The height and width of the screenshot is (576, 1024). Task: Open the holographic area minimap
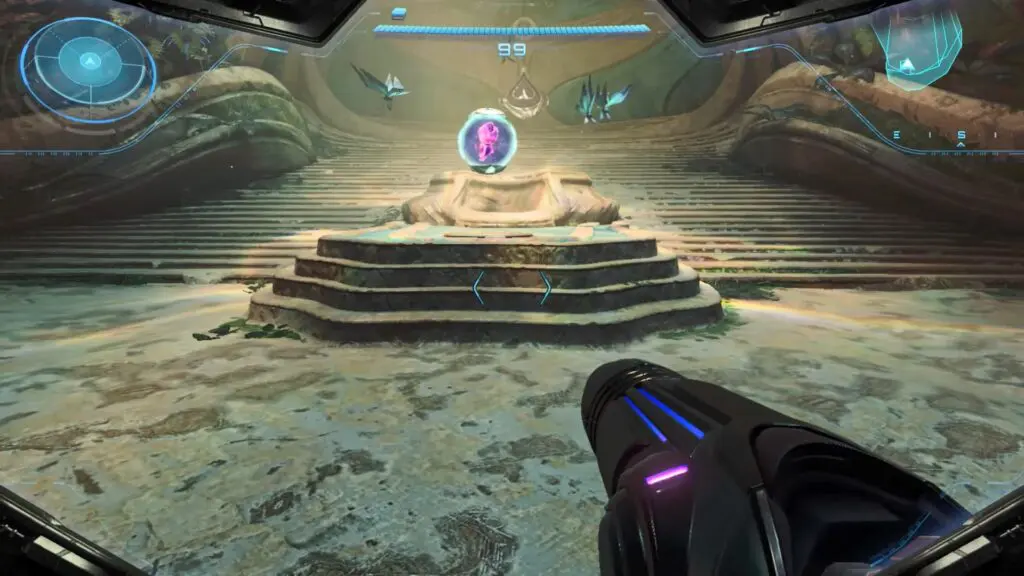click(x=914, y=48)
